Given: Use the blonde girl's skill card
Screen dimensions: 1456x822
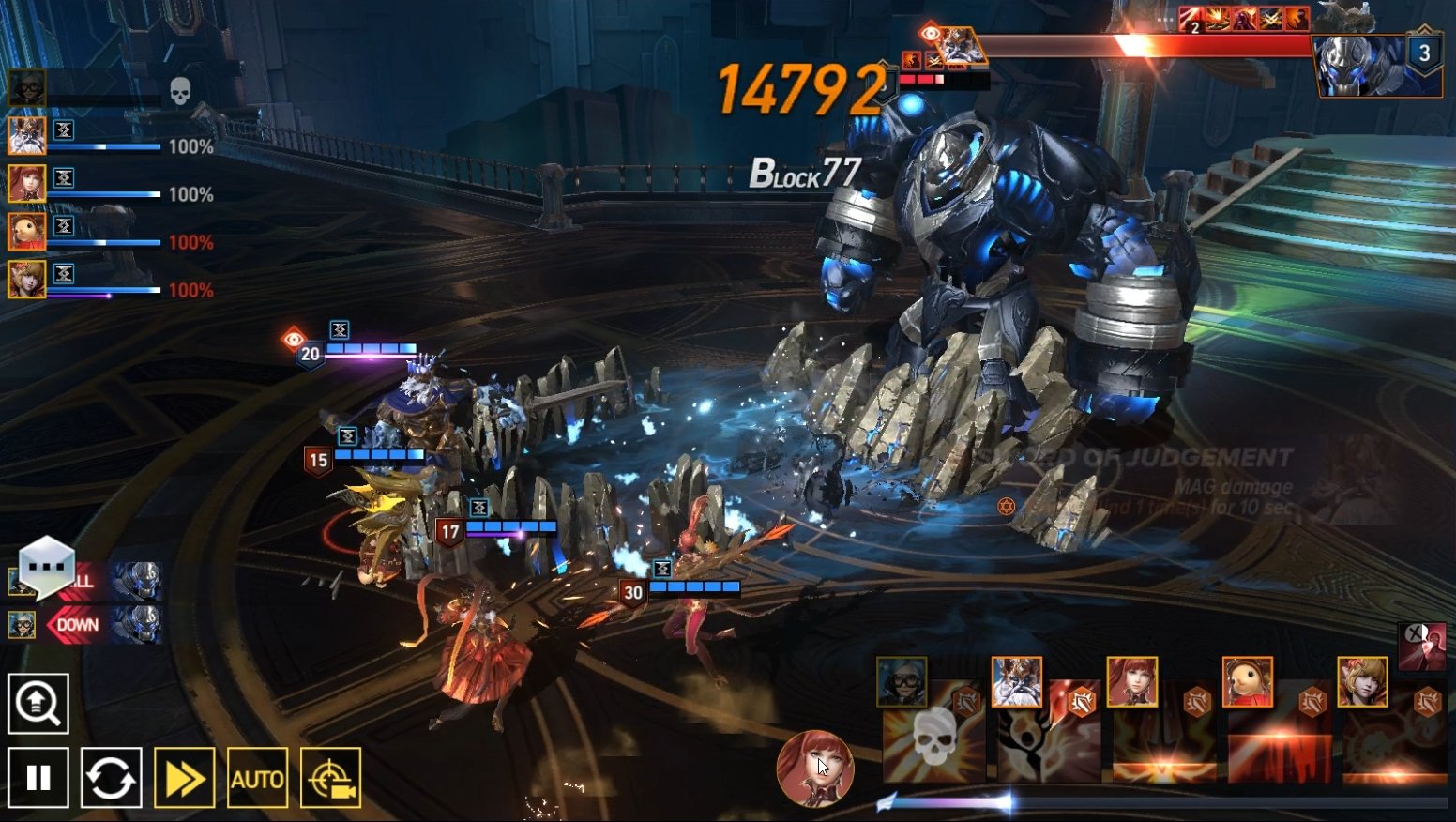Looking at the screenshot, I should pos(1394,732).
